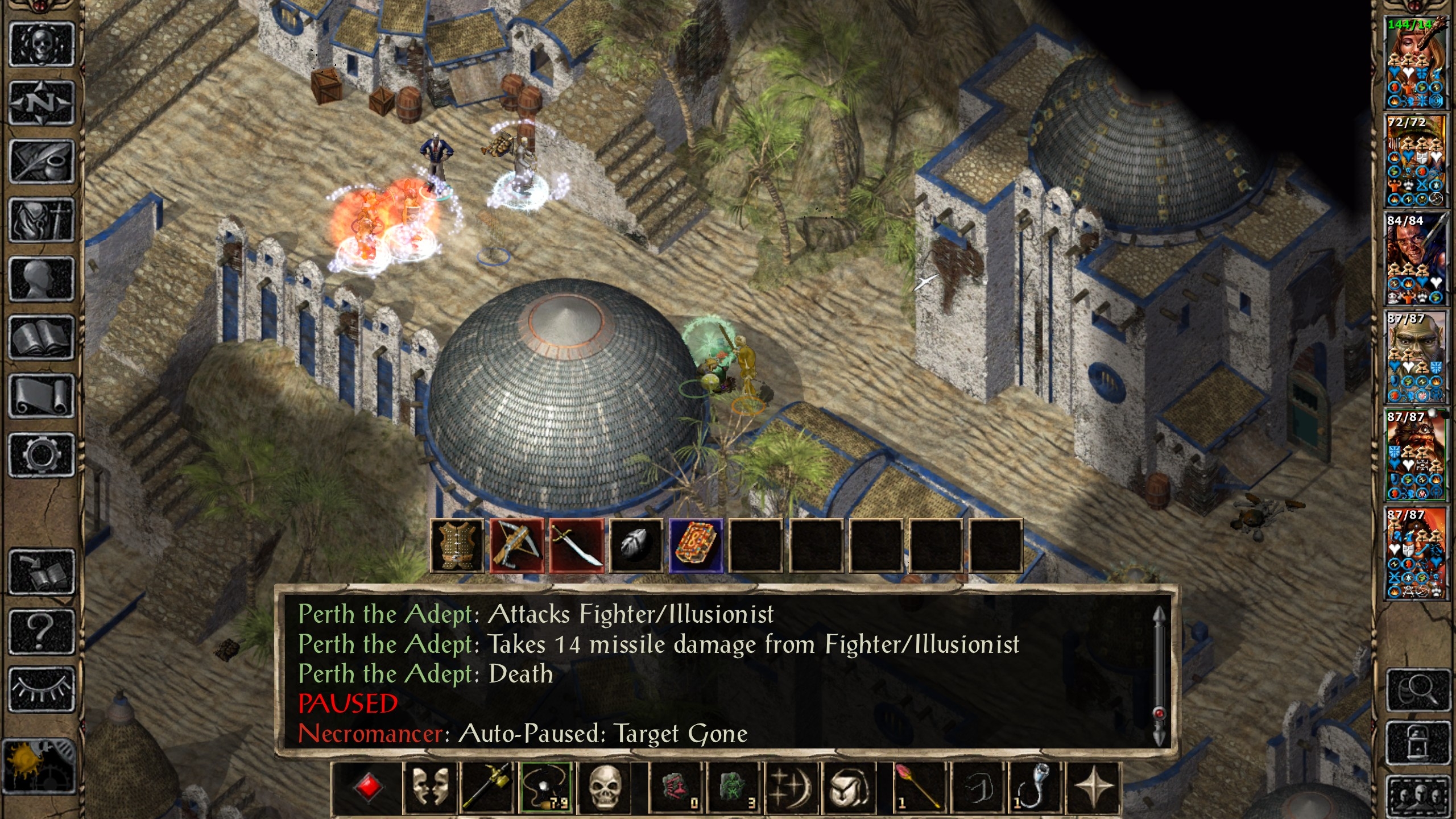Open the priest scroll screen
This screenshot has height=819, width=1456.
coord(42,396)
